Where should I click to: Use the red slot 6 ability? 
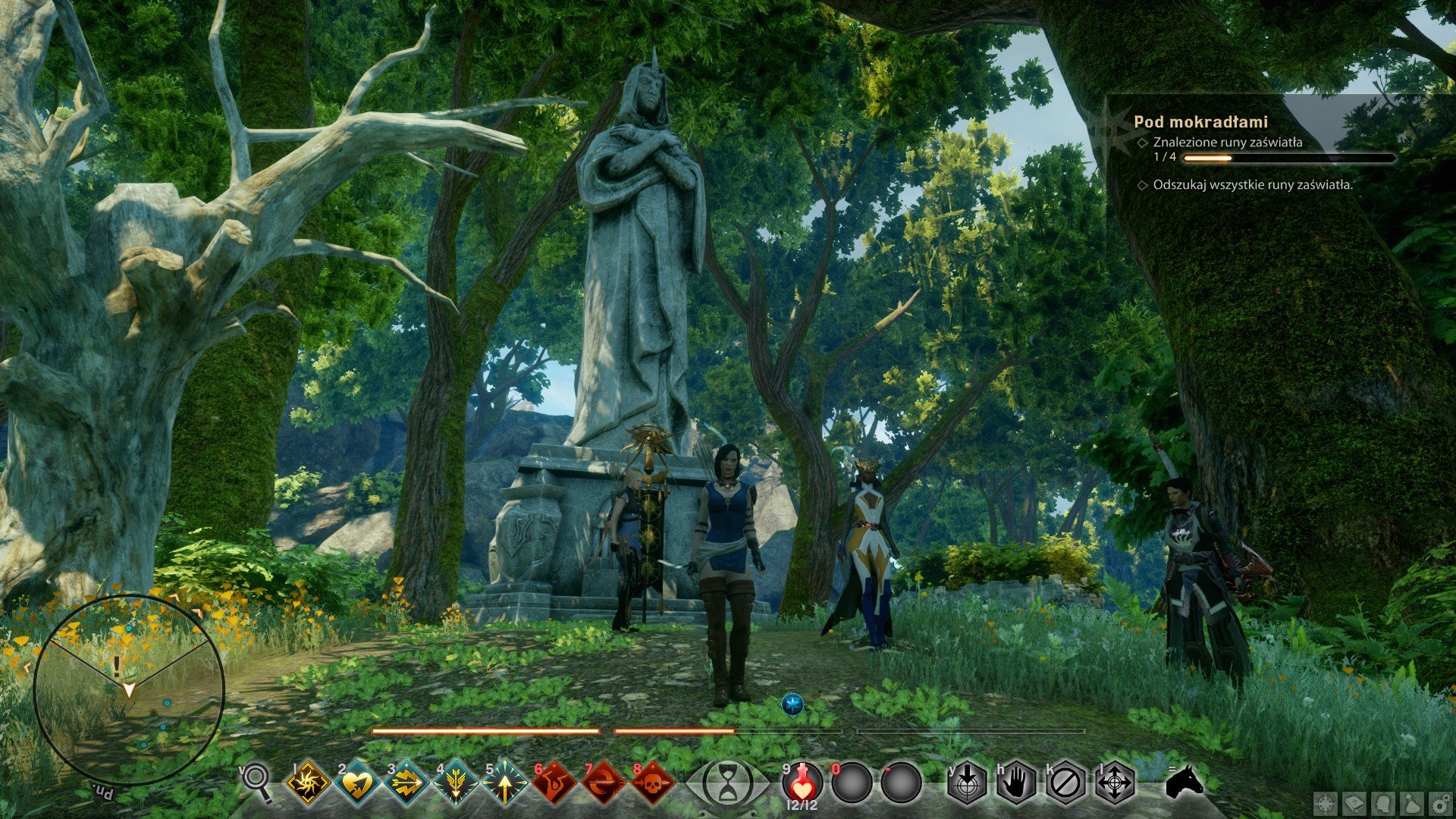(554, 783)
